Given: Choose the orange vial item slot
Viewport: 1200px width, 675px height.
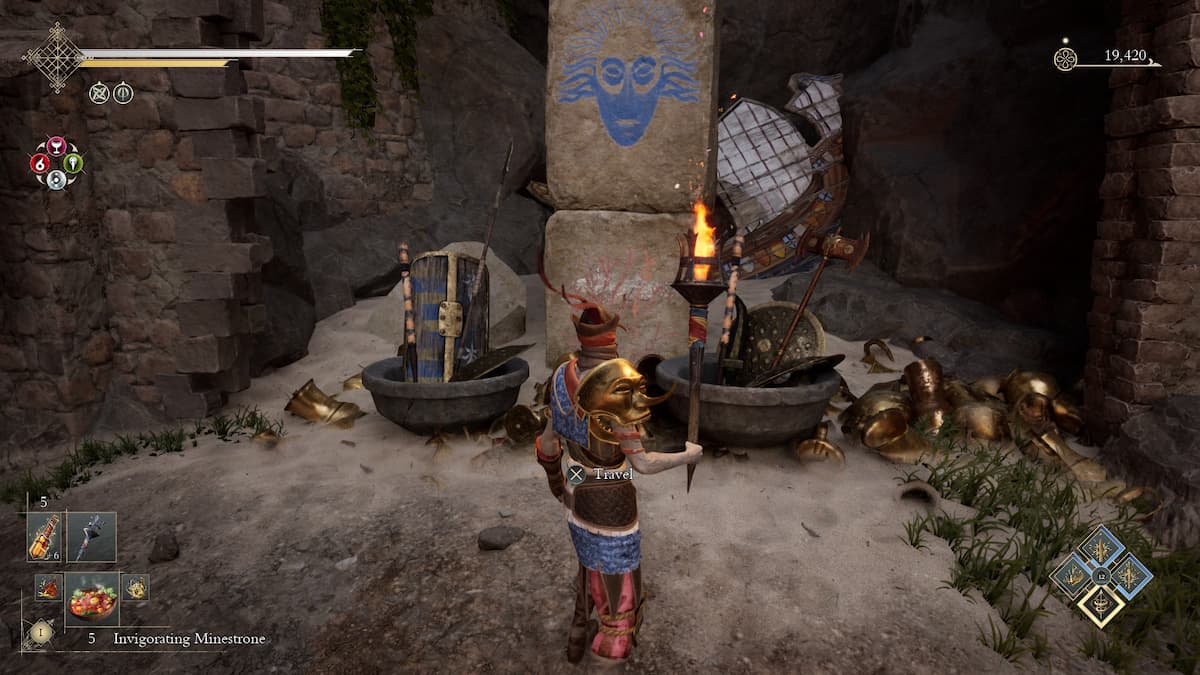Looking at the screenshot, I should point(44,536).
